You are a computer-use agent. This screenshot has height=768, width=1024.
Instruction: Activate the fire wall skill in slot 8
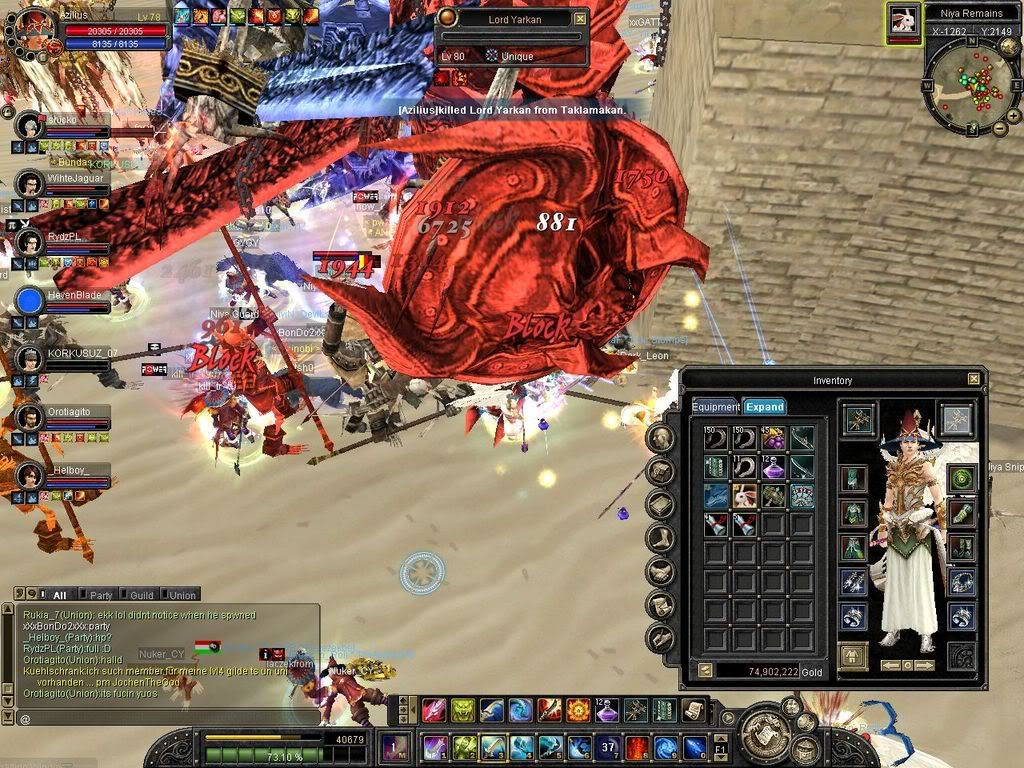[x=637, y=747]
